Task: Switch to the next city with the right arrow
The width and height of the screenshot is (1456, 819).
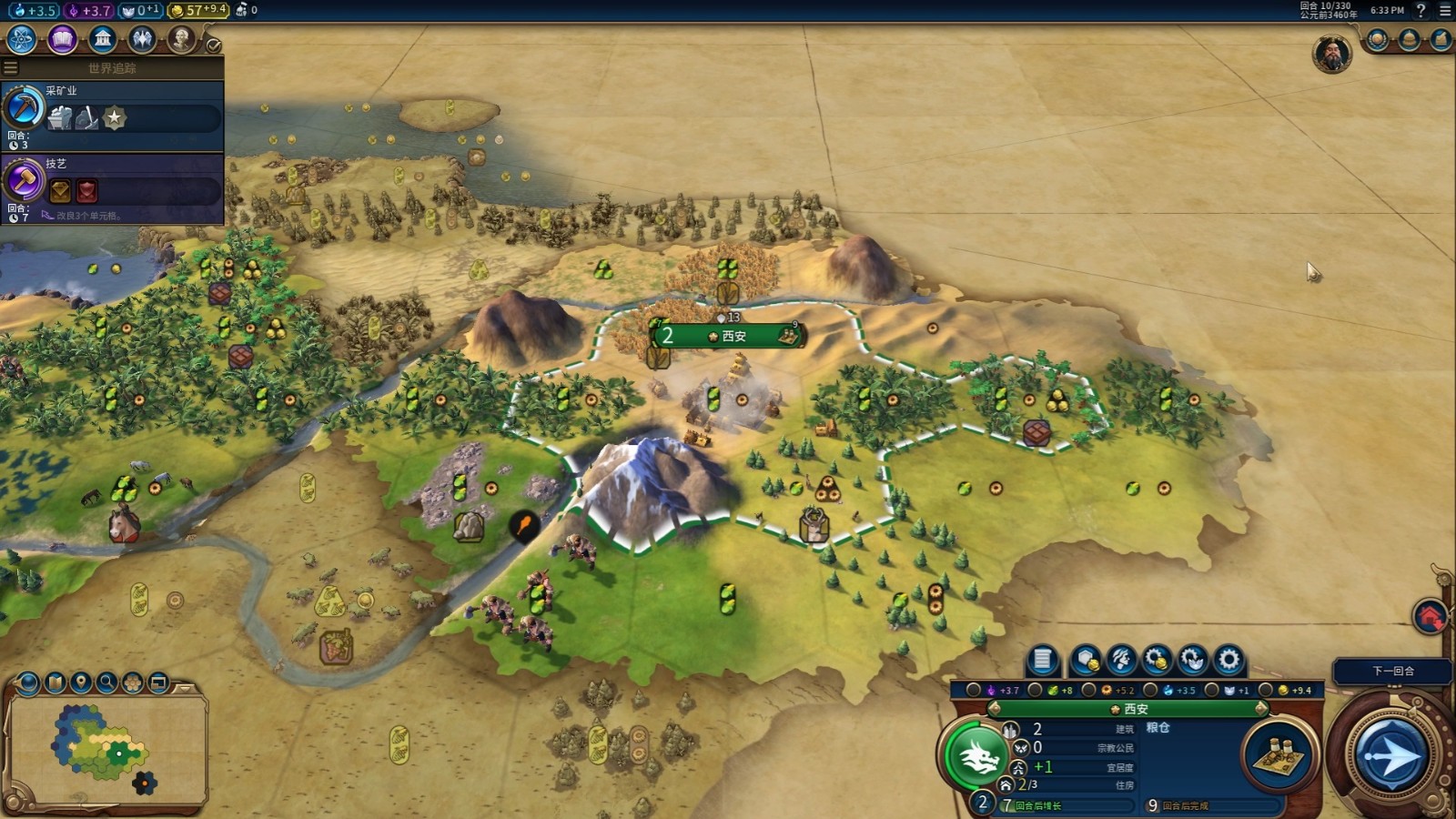Action: pyautogui.click(x=1260, y=708)
